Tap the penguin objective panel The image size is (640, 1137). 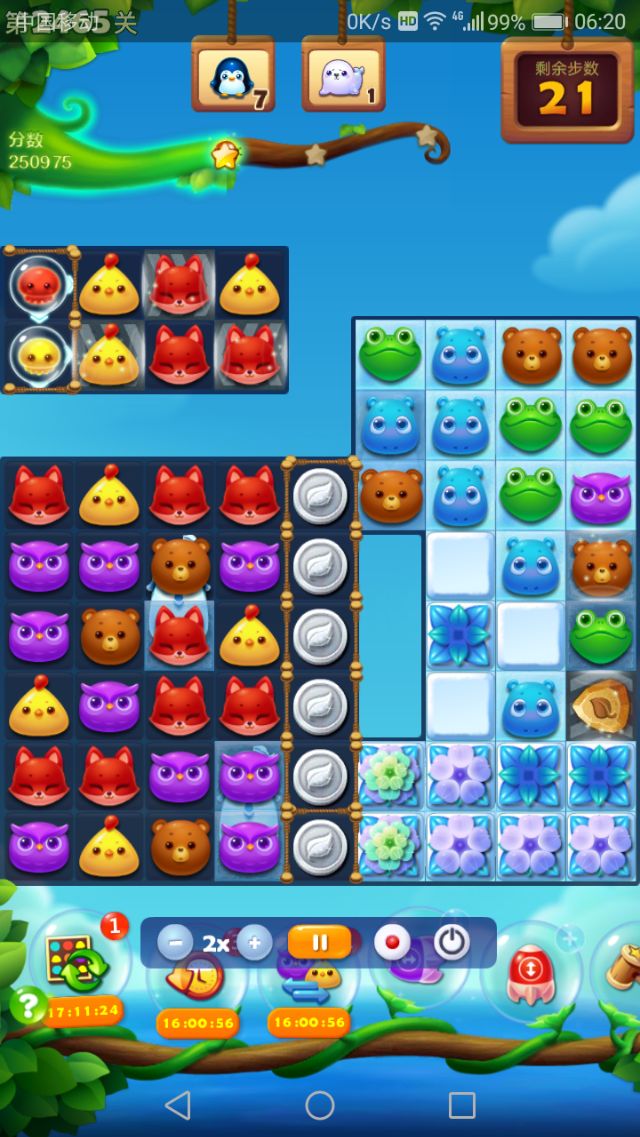coord(233,76)
